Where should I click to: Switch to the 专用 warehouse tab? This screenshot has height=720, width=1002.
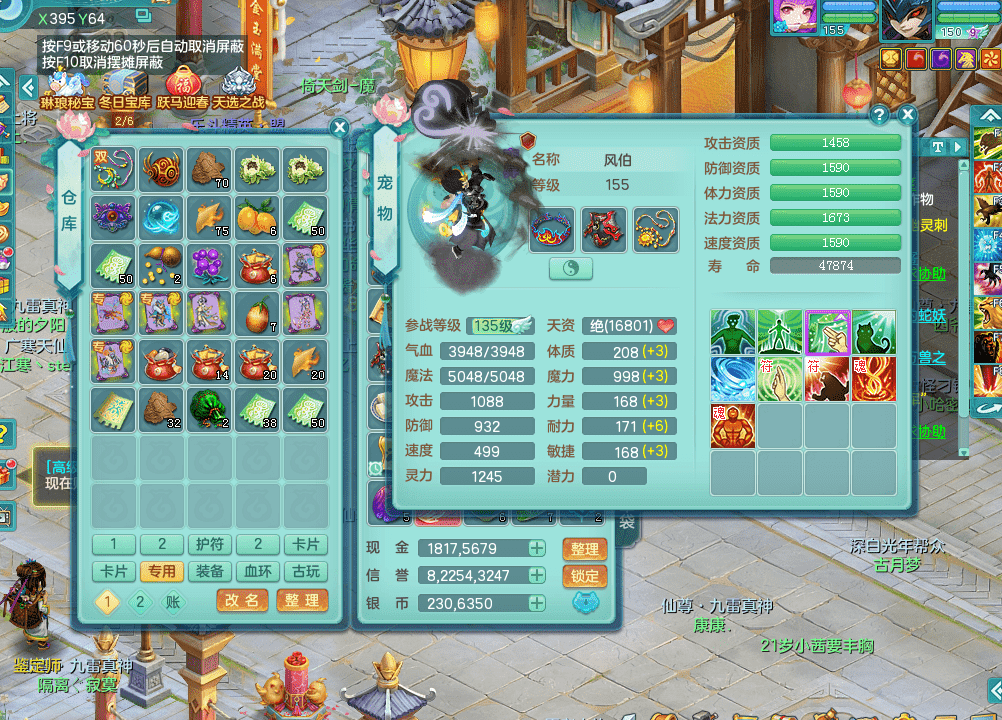click(161, 571)
